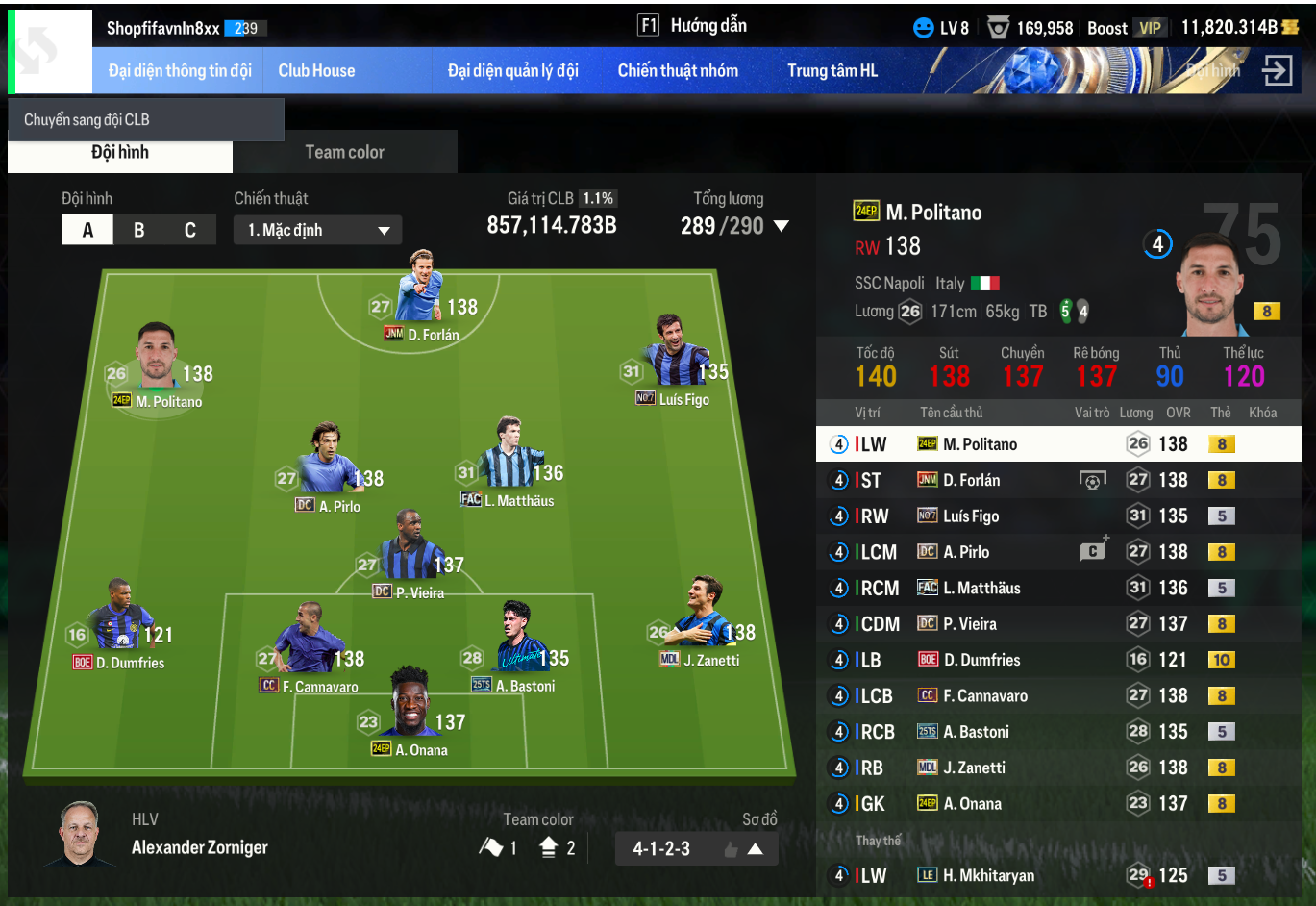Click Chuyển sang đội CLB
This screenshot has height=906, width=1316.
[145, 120]
